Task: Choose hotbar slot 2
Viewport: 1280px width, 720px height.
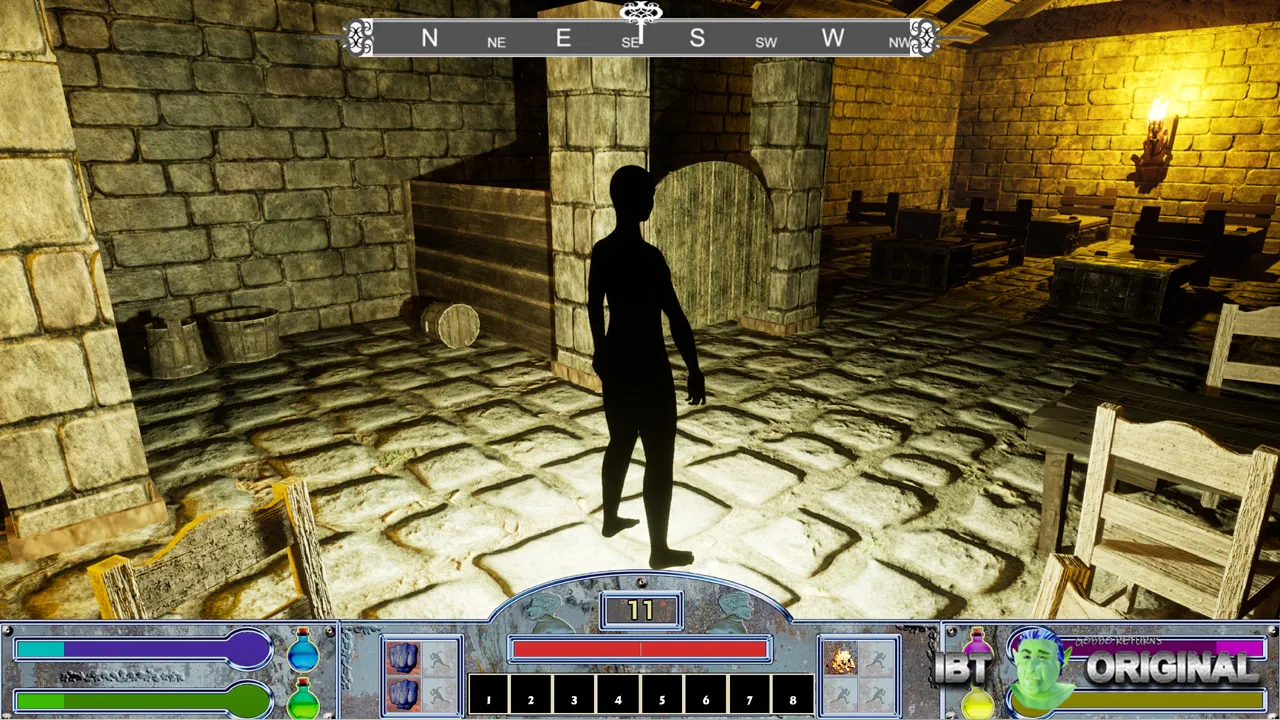Action: [532, 695]
